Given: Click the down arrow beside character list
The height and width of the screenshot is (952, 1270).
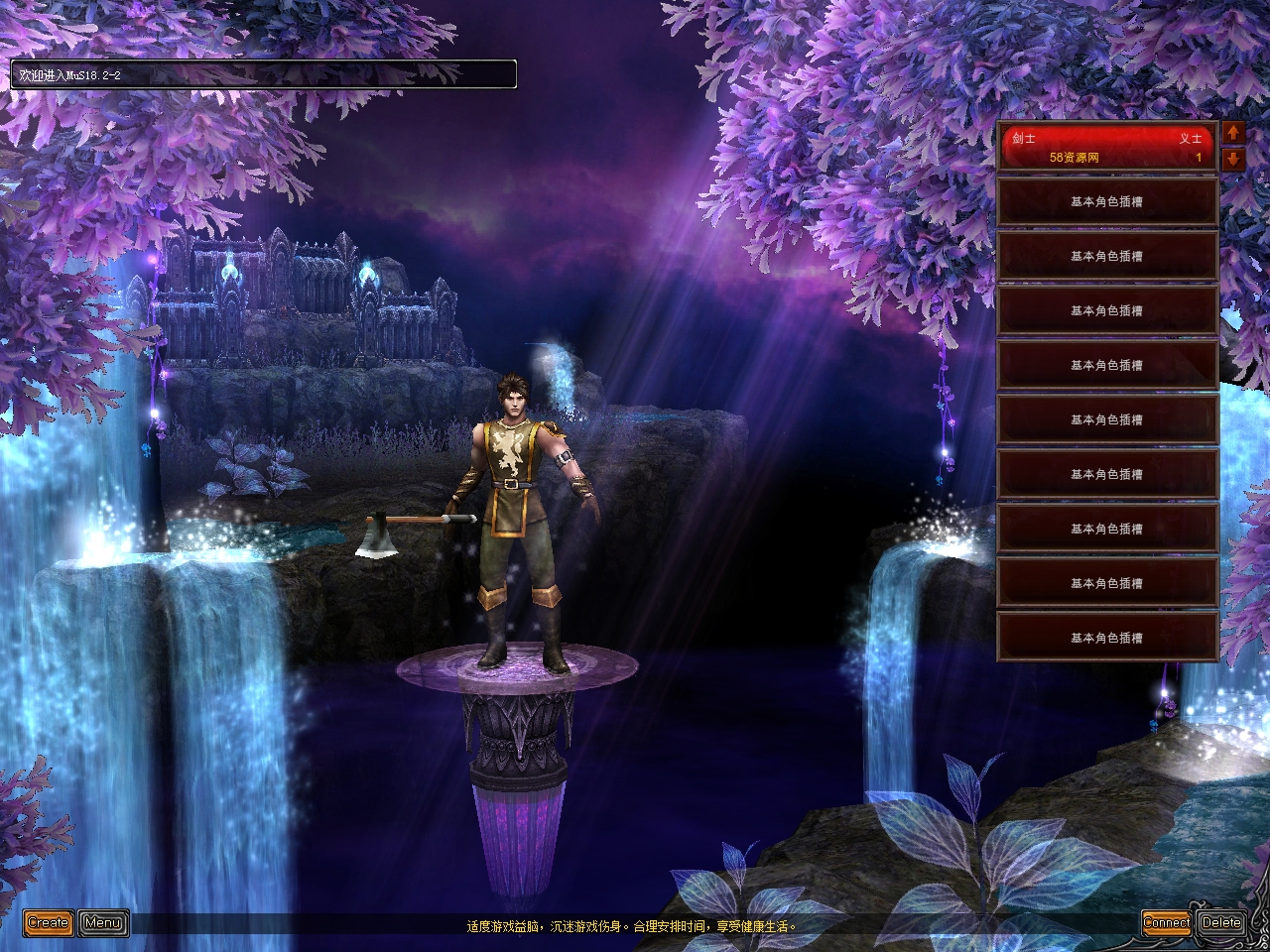Looking at the screenshot, I should click(x=1233, y=159).
